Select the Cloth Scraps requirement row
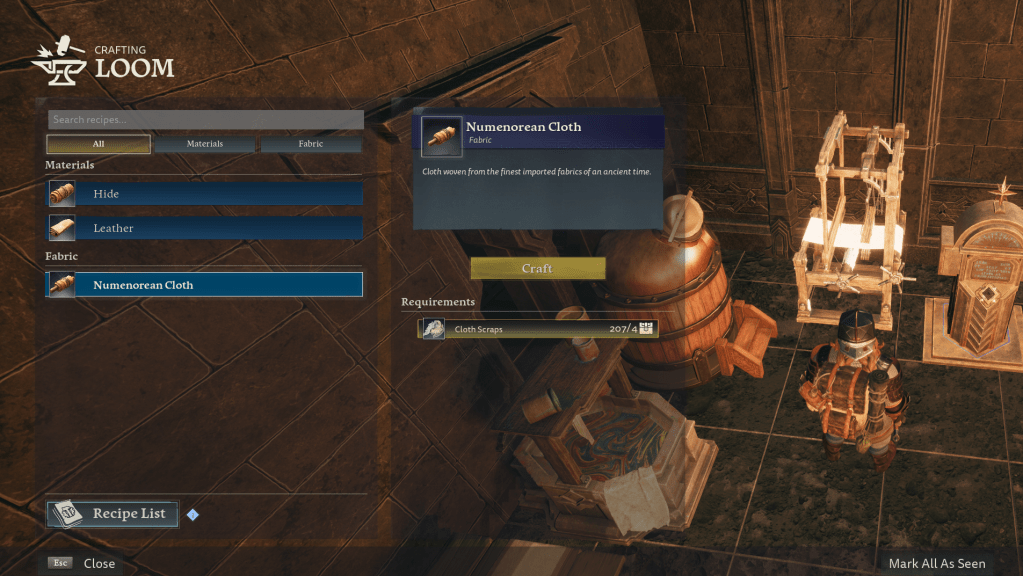The width and height of the screenshot is (1023, 576). tap(530, 328)
